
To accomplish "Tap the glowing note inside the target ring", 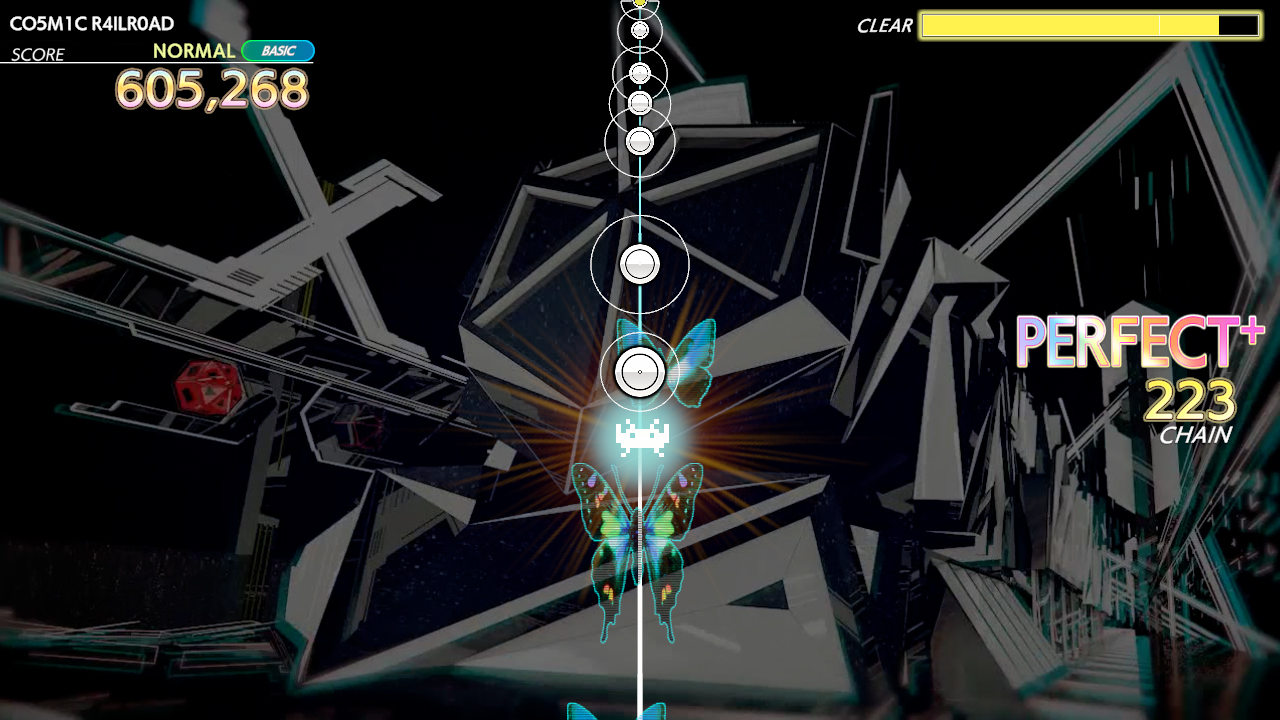I will pos(638,372).
